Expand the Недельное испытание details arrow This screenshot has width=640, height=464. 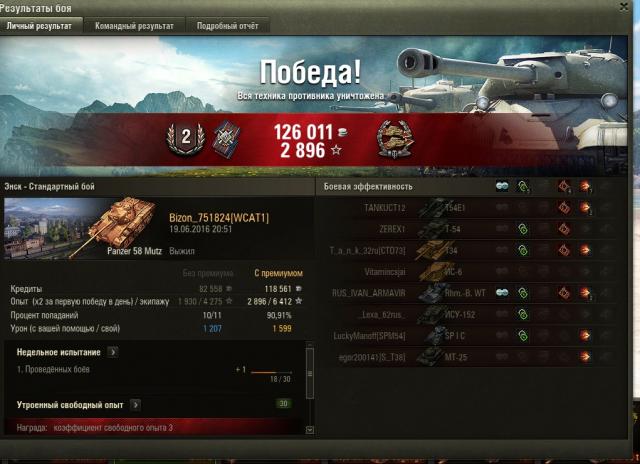[x=113, y=352]
